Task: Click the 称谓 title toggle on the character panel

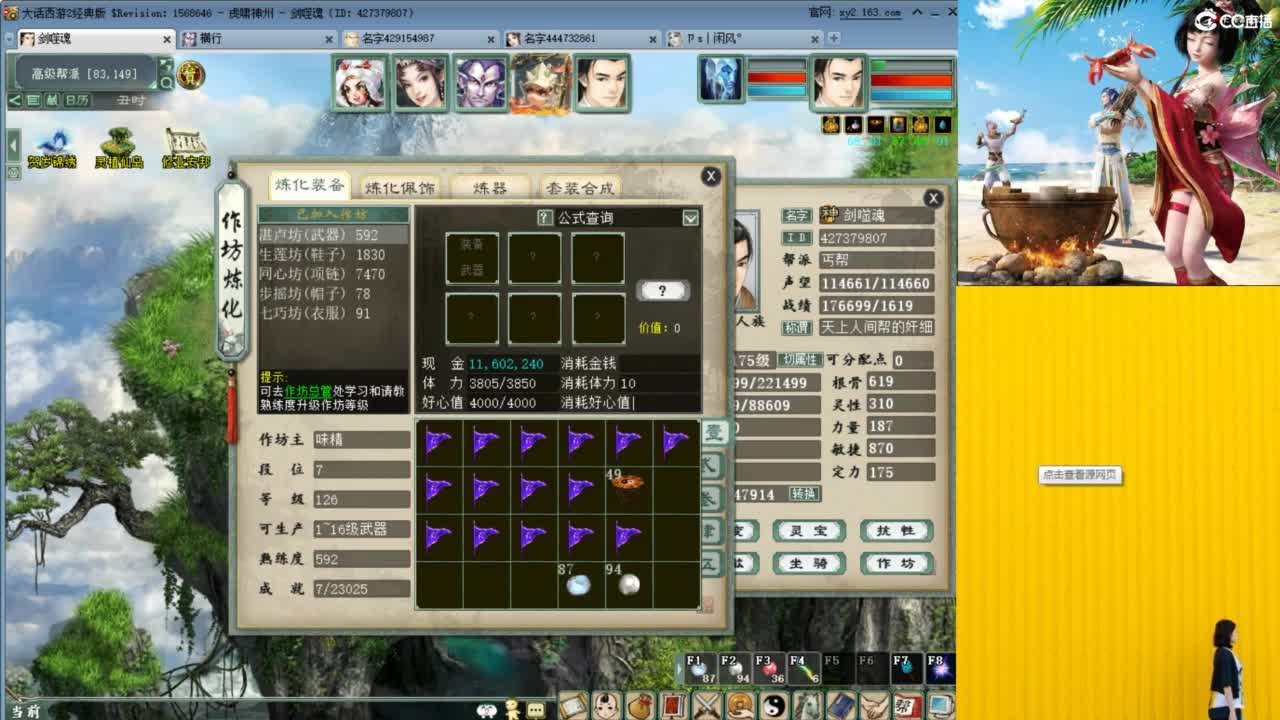Action: (x=799, y=327)
